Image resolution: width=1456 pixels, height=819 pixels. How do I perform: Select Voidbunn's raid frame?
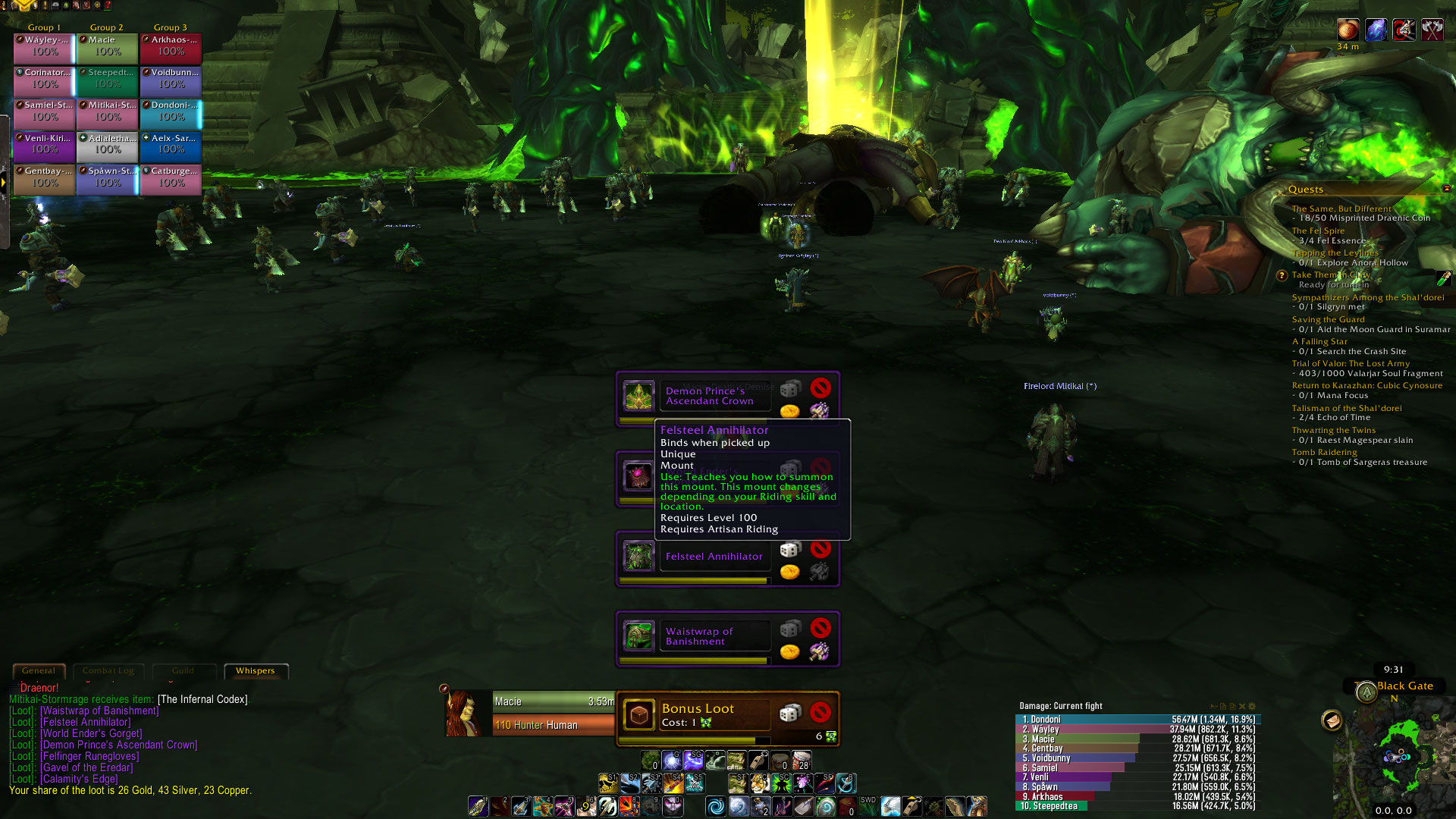click(171, 80)
